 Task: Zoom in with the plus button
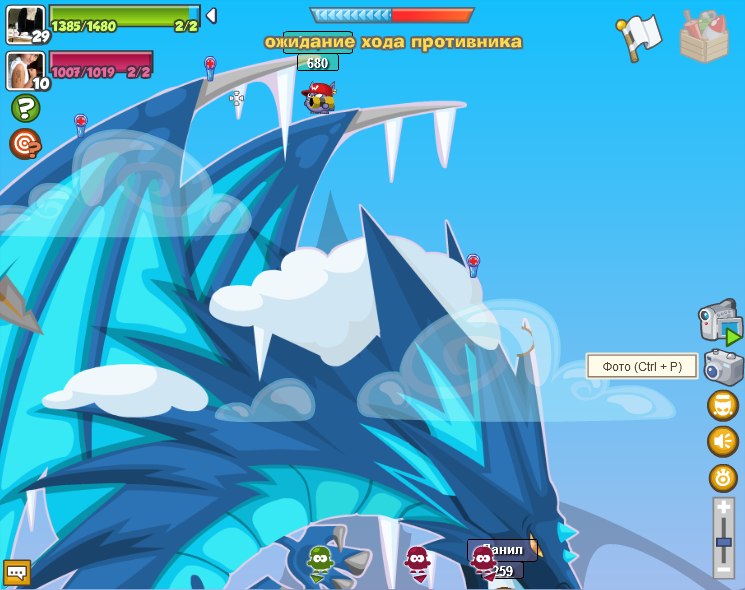tap(724, 508)
